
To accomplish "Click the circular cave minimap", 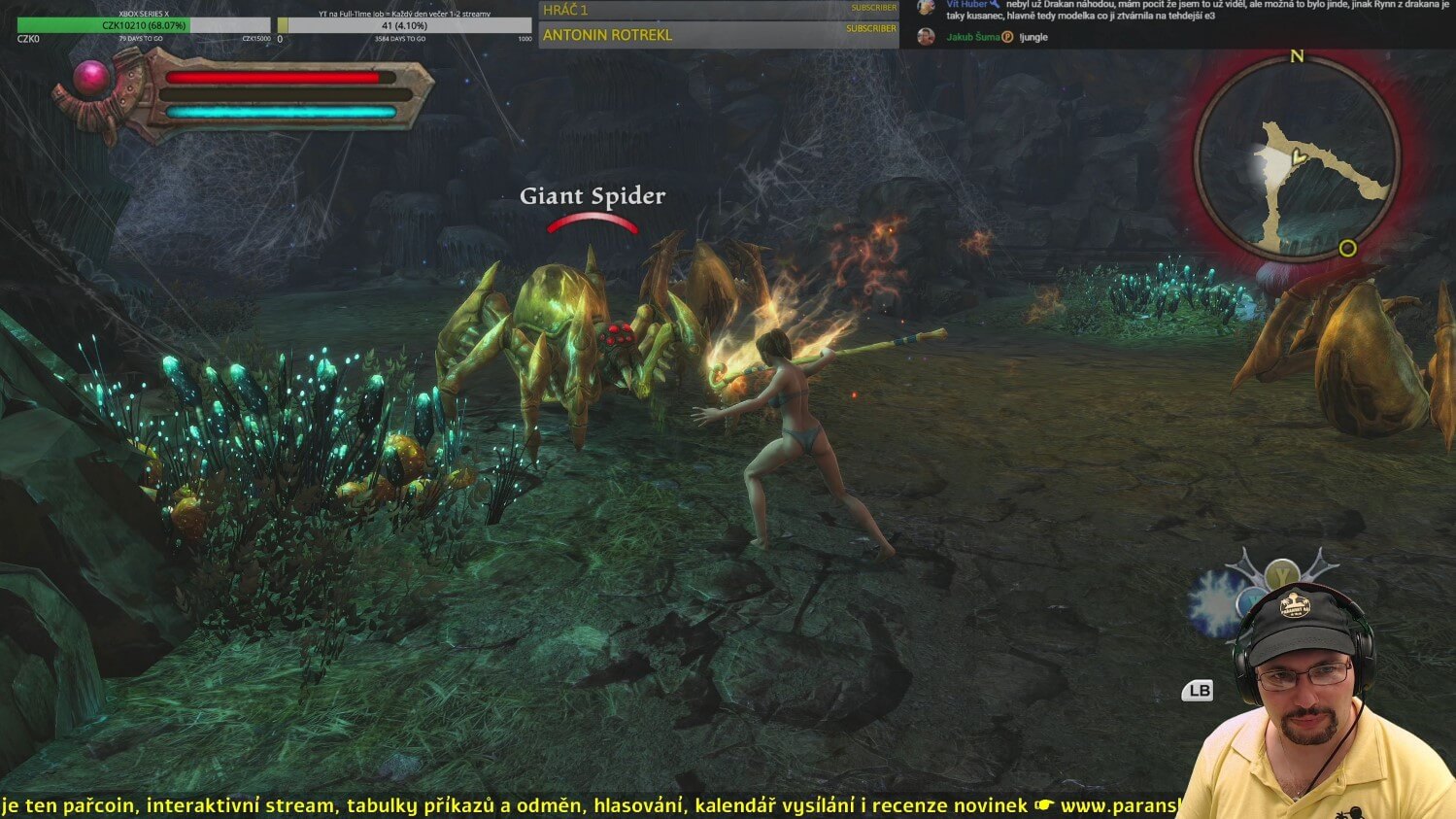I will pyautogui.click(x=1296, y=159).
